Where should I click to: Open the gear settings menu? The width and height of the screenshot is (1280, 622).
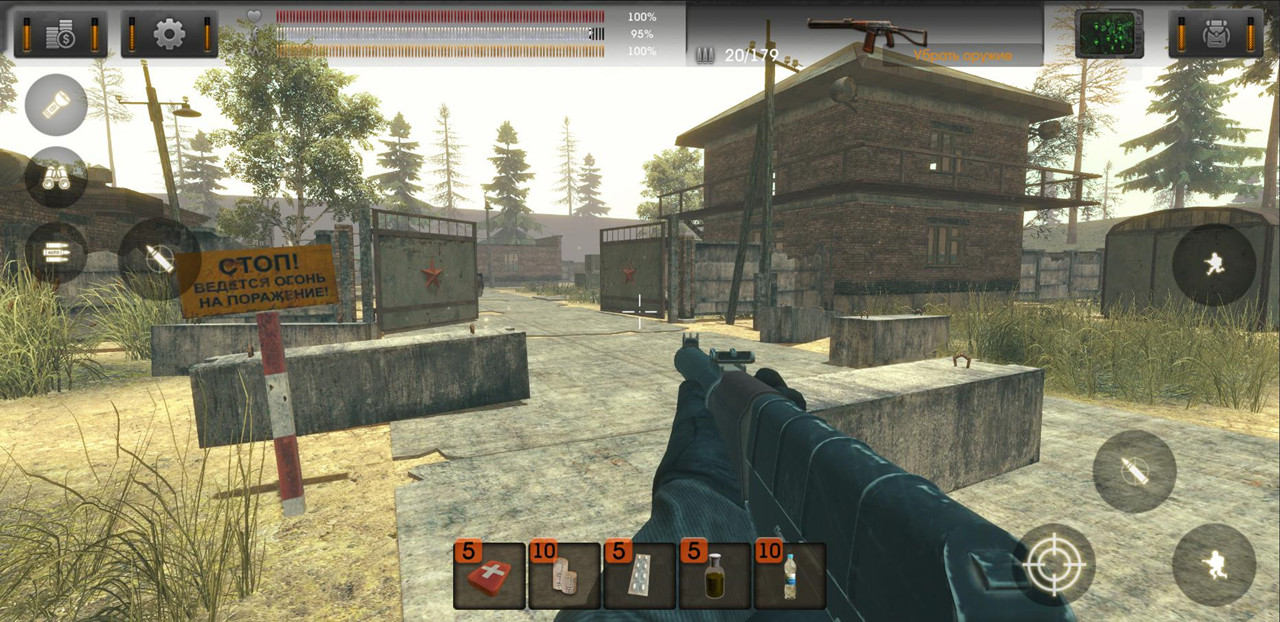pos(169,34)
